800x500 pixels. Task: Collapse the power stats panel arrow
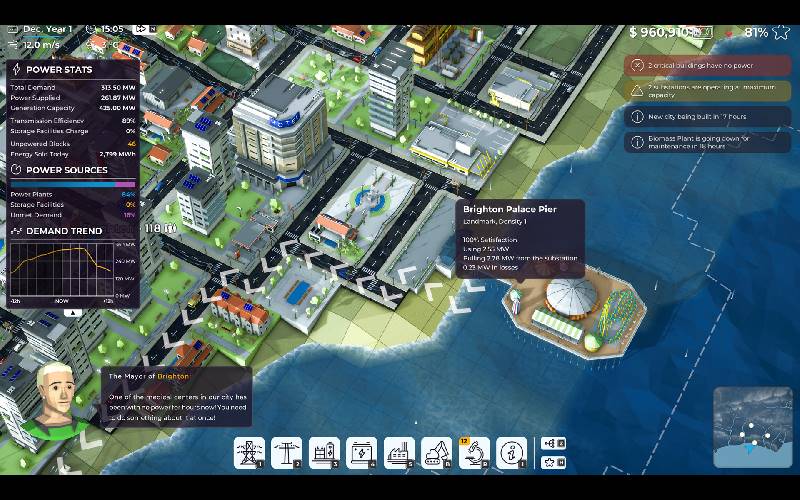[x=72, y=312]
